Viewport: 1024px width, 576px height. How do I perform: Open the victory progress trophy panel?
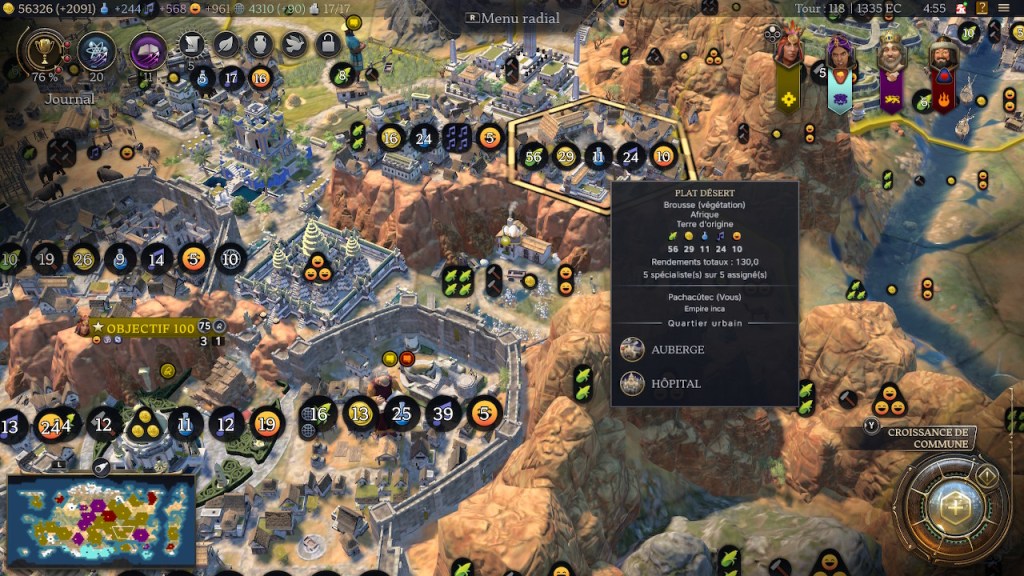42,49
